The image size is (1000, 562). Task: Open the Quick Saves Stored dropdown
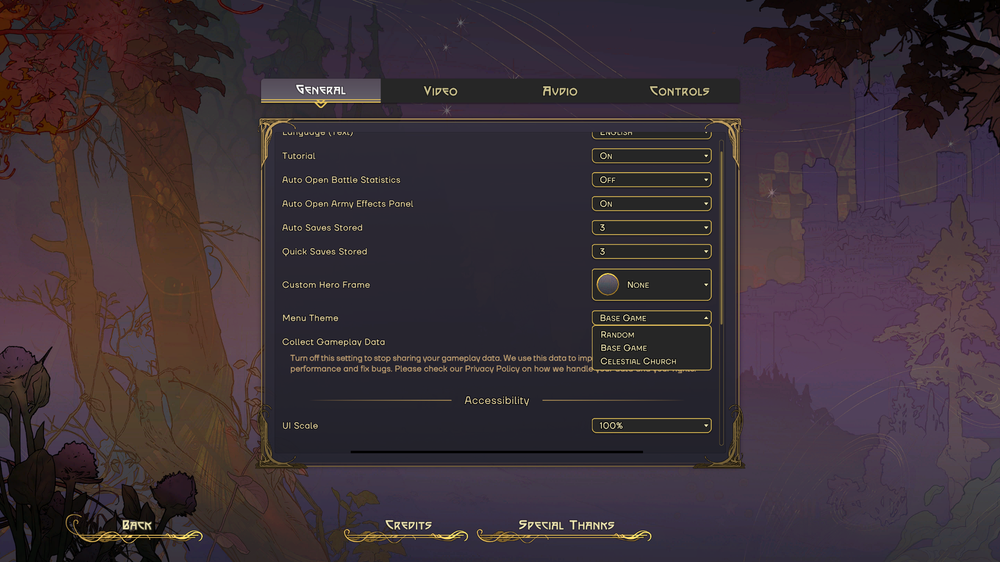[x=651, y=252]
